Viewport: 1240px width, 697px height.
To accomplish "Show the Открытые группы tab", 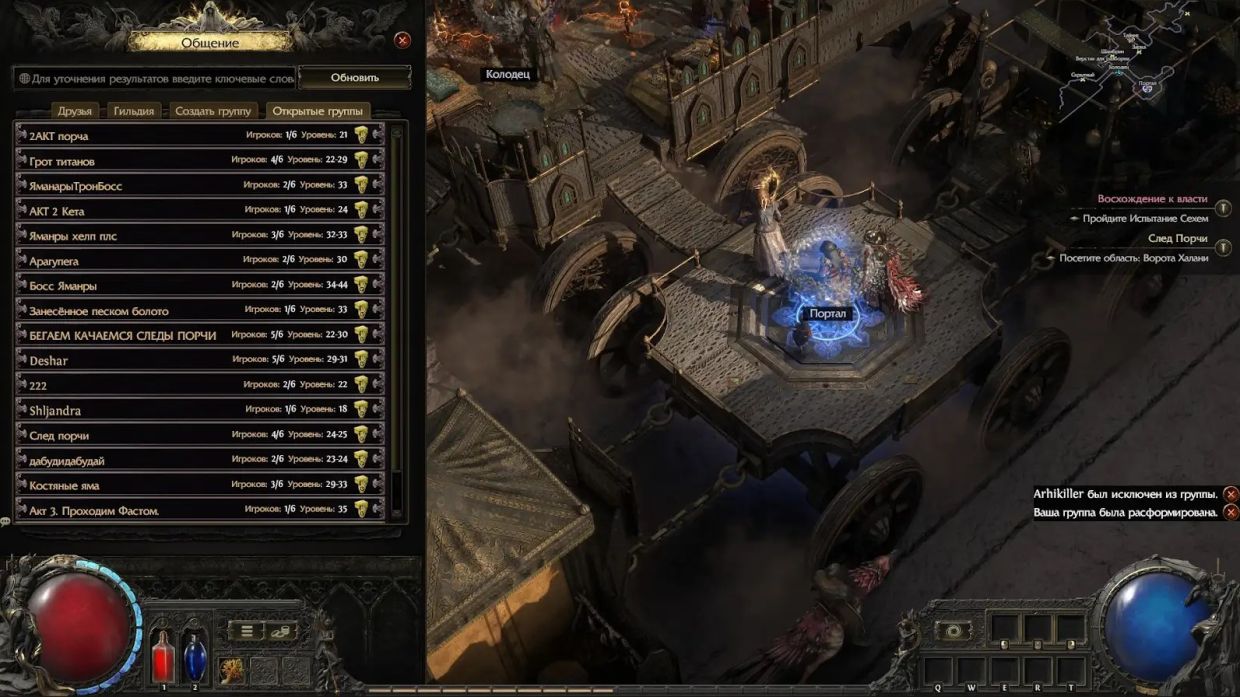I will tap(317, 111).
